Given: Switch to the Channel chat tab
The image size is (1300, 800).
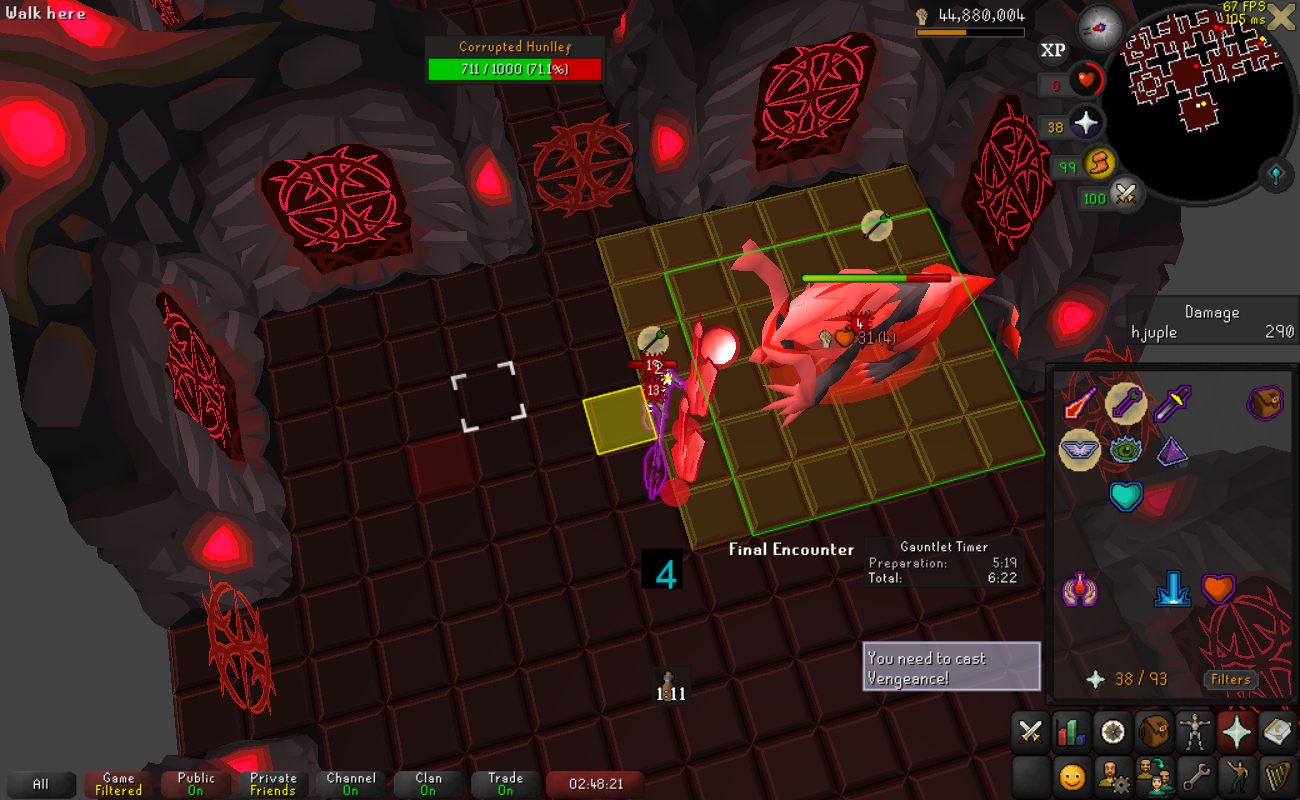Looking at the screenshot, I should 351,784.
